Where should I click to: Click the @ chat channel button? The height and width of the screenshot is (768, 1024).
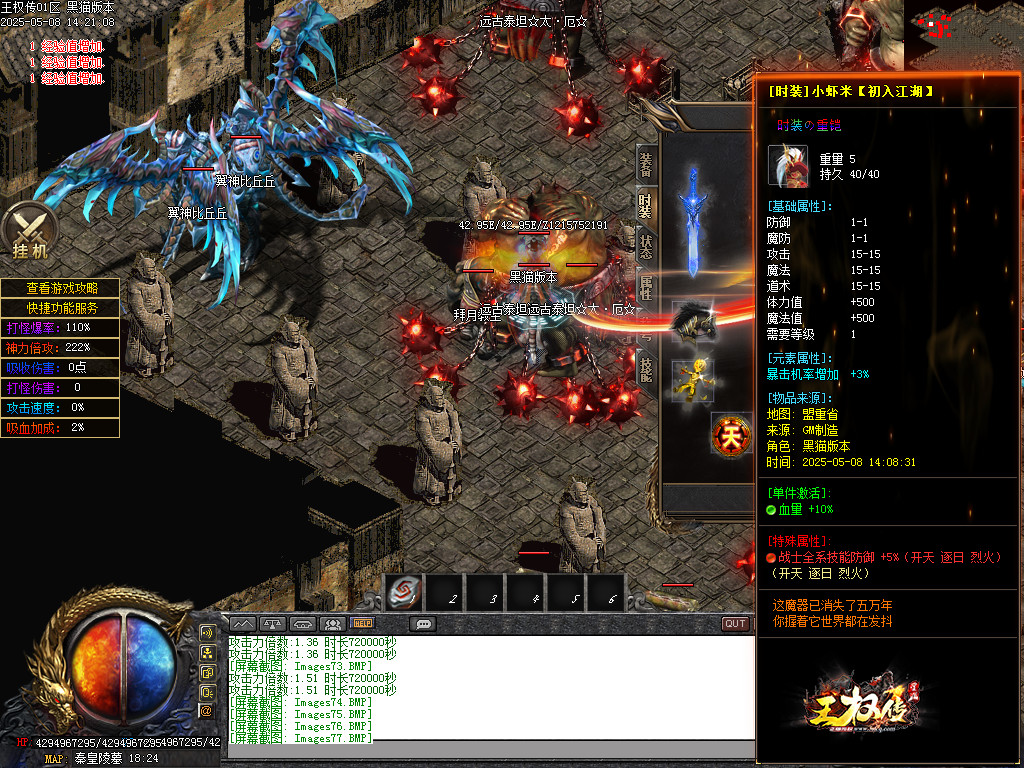coord(207,710)
